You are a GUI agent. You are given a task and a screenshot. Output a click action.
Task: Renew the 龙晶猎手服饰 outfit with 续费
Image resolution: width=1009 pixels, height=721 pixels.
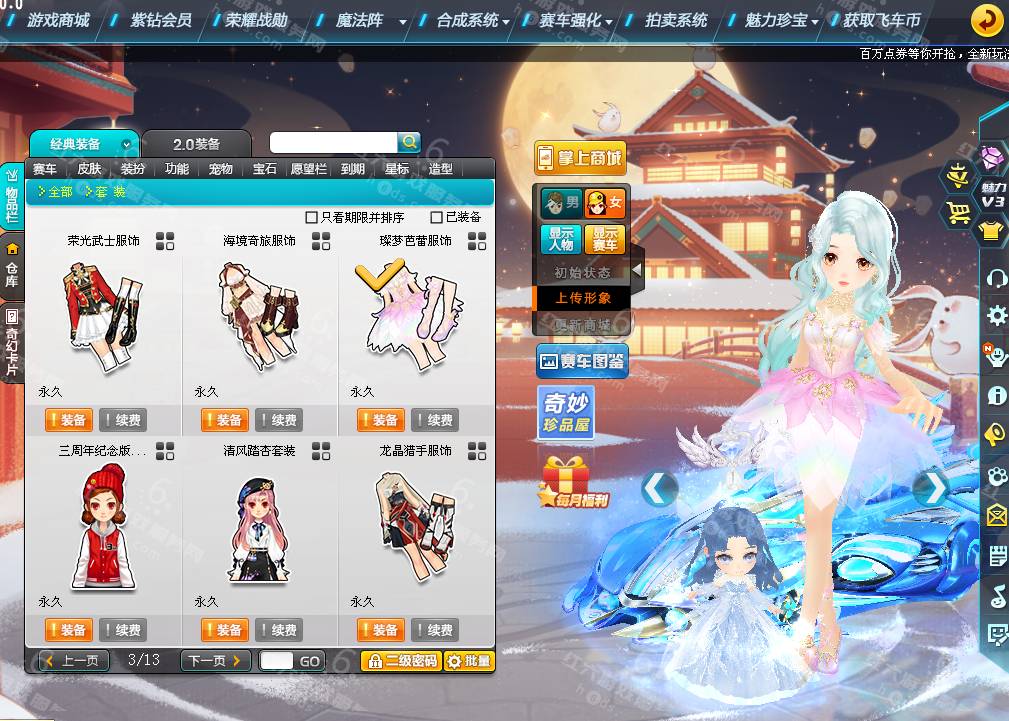435,630
